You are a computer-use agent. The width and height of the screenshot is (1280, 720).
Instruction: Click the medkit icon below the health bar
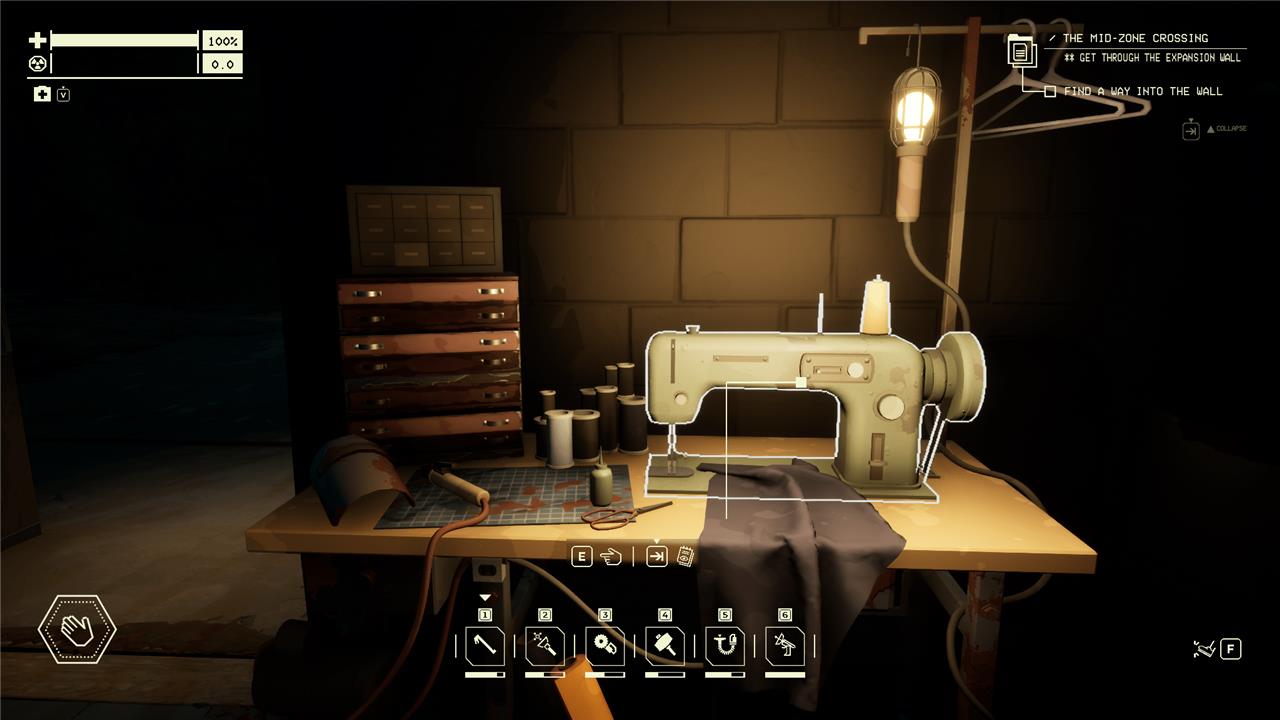click(42, 94)
